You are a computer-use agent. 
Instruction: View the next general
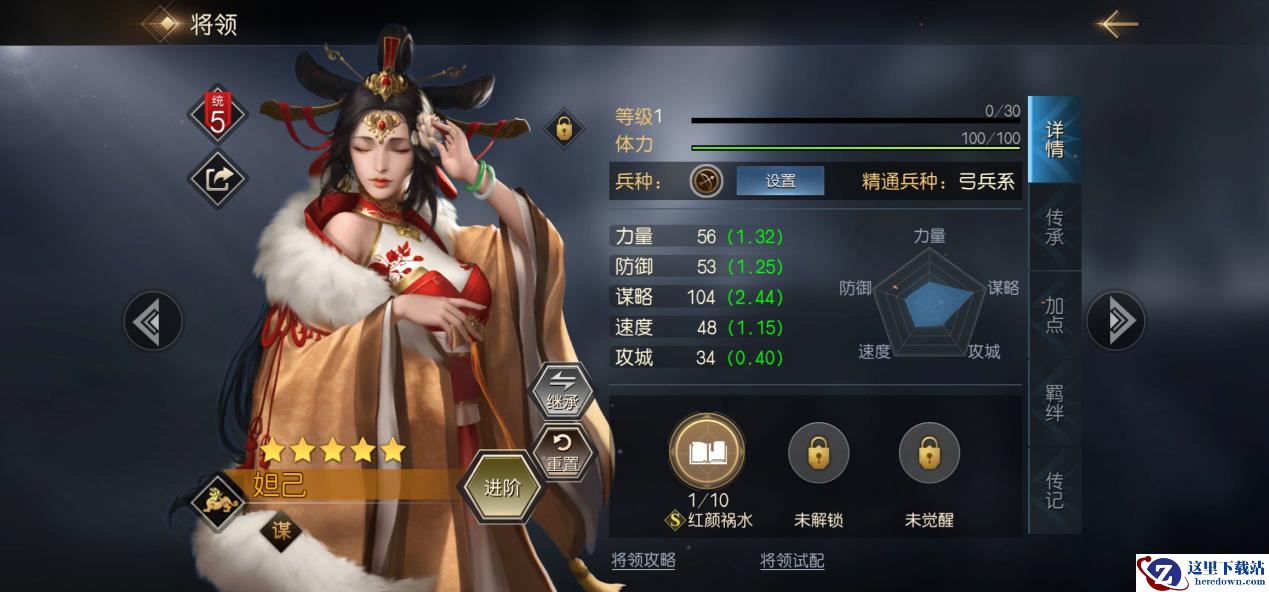point(1116,321)
